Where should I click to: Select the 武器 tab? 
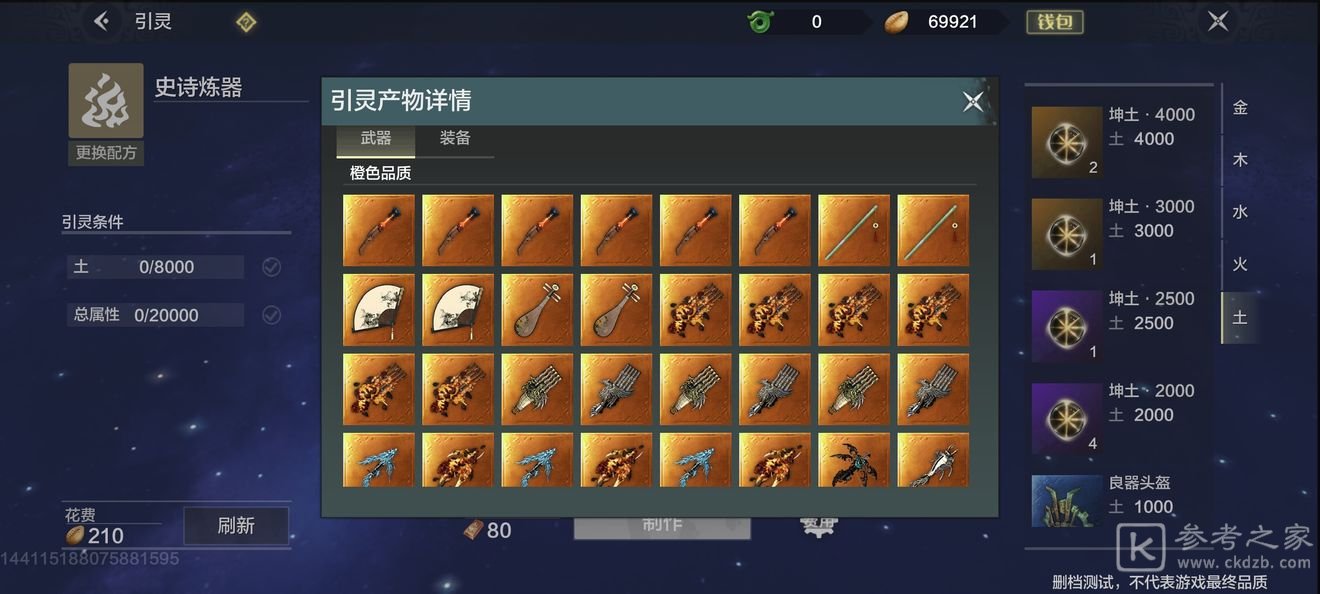(376, 139)
